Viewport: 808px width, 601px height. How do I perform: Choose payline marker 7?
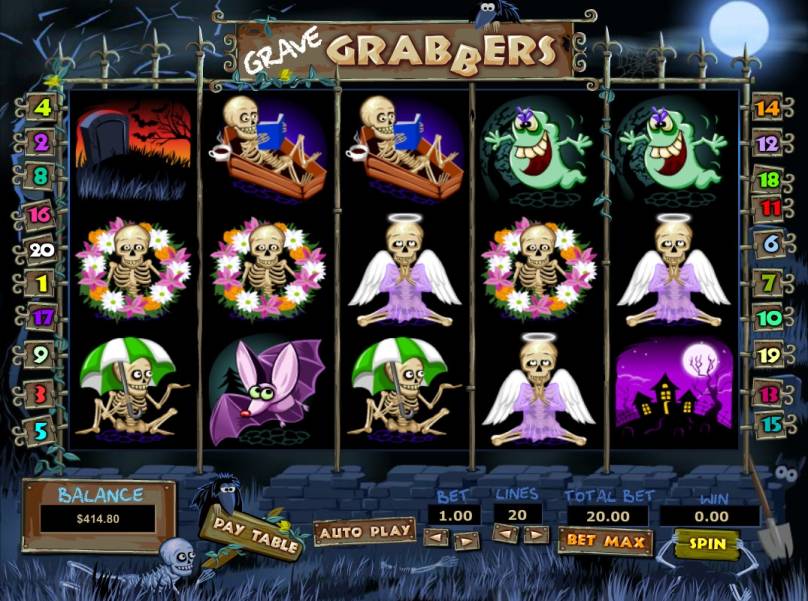[769, 283]
